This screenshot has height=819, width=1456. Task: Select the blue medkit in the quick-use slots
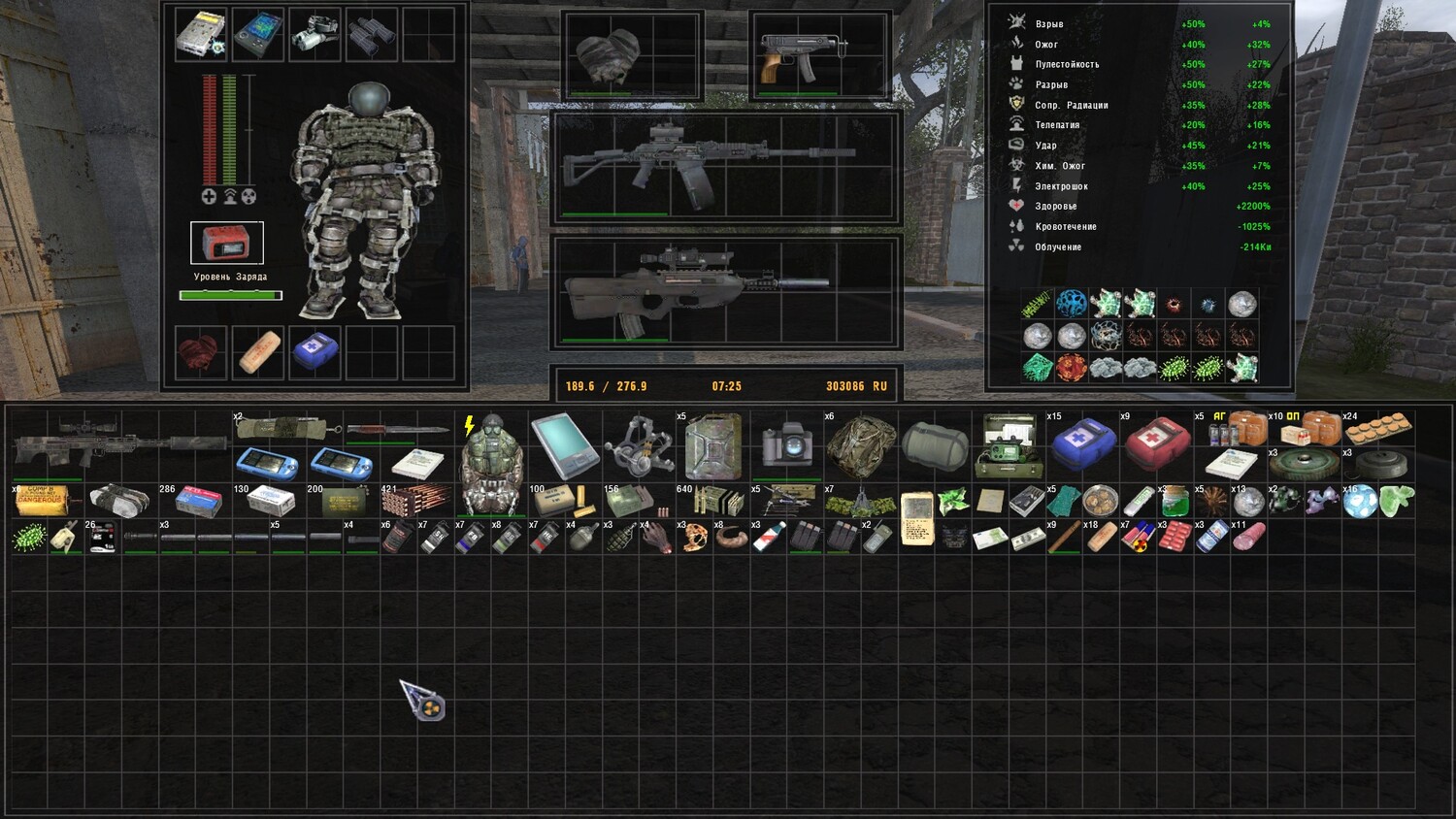tap(314, 351)
